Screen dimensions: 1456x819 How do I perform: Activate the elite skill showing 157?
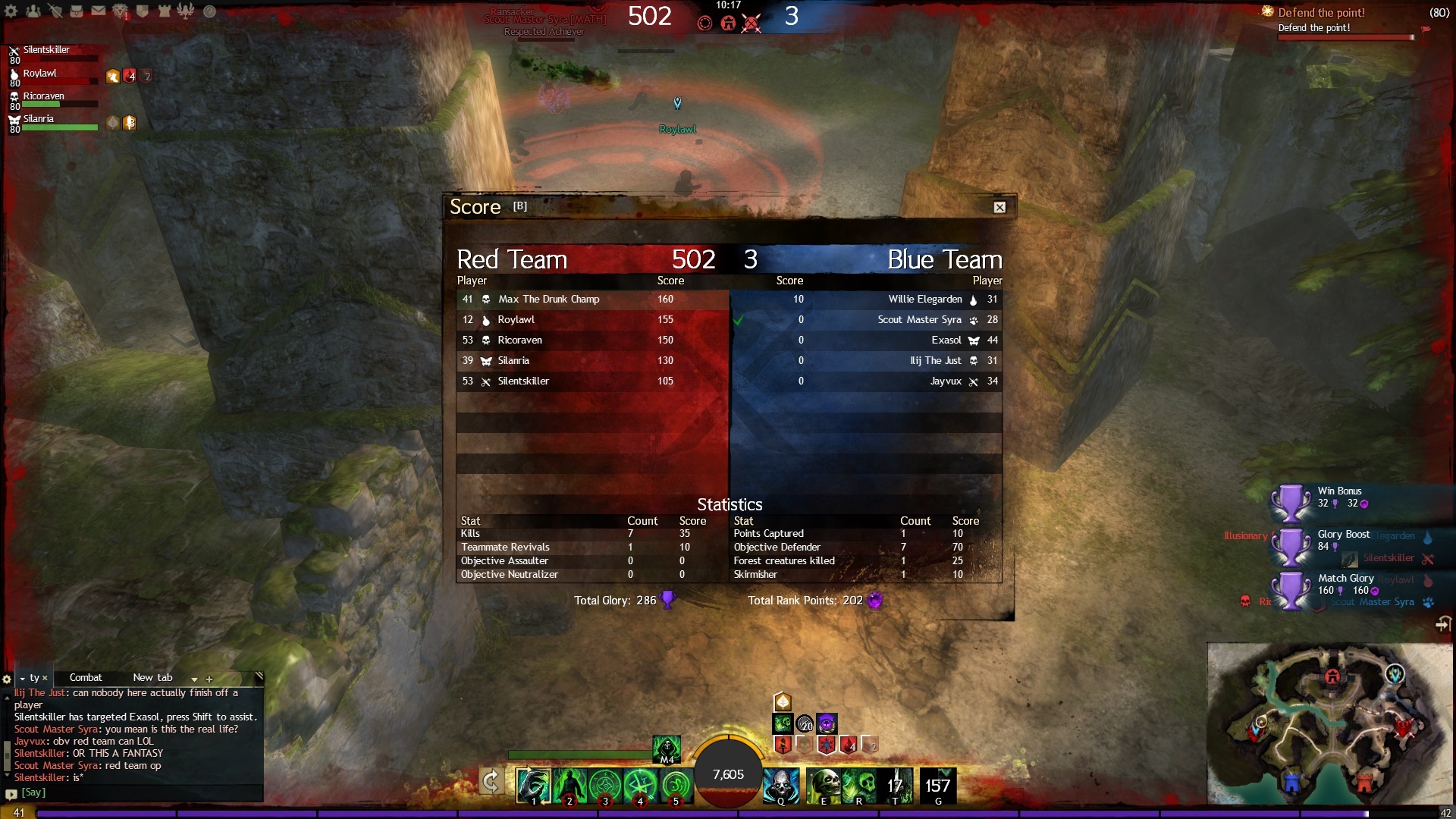937,786
